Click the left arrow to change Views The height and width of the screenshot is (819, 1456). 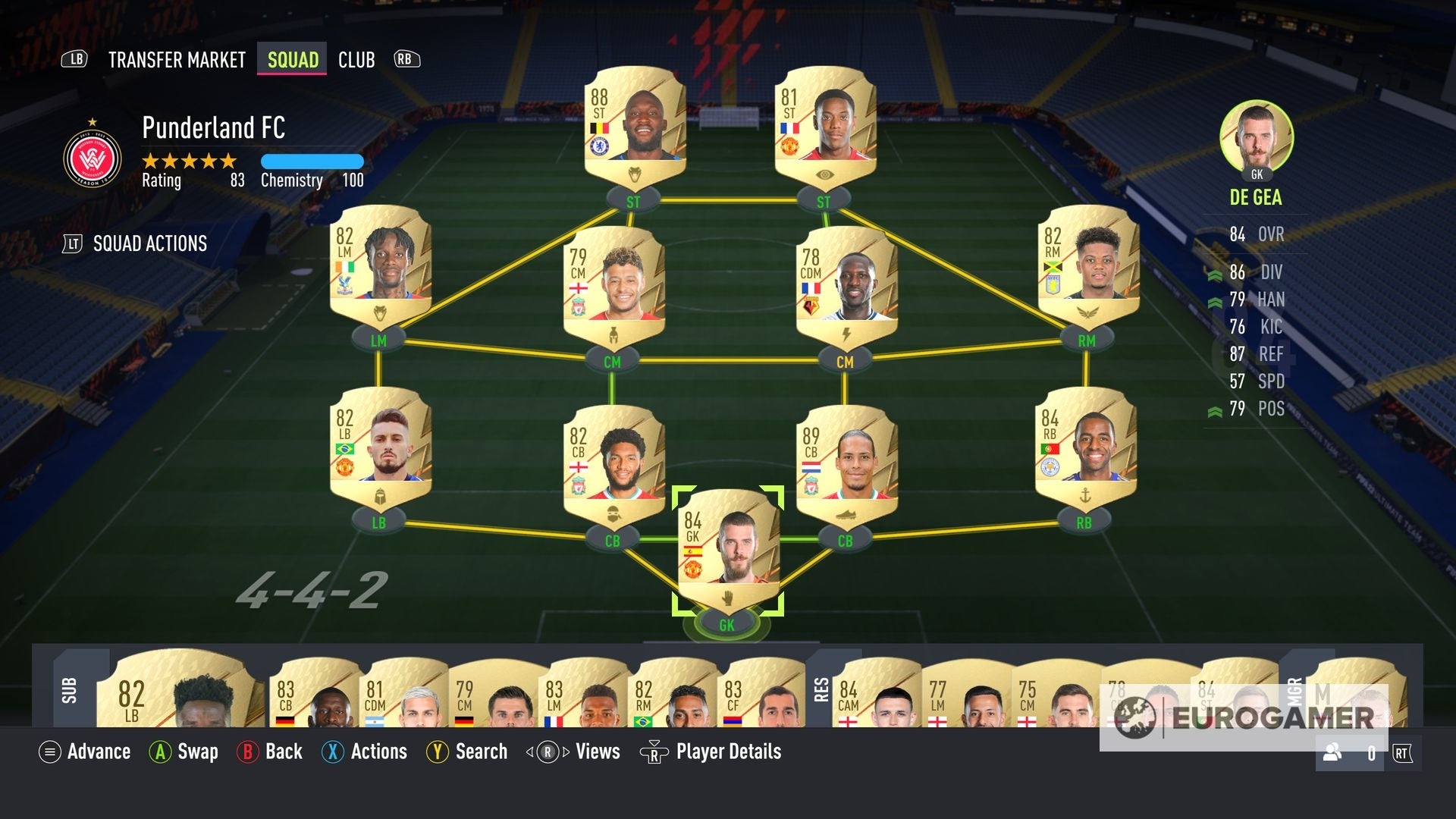(x=529, y=752)
